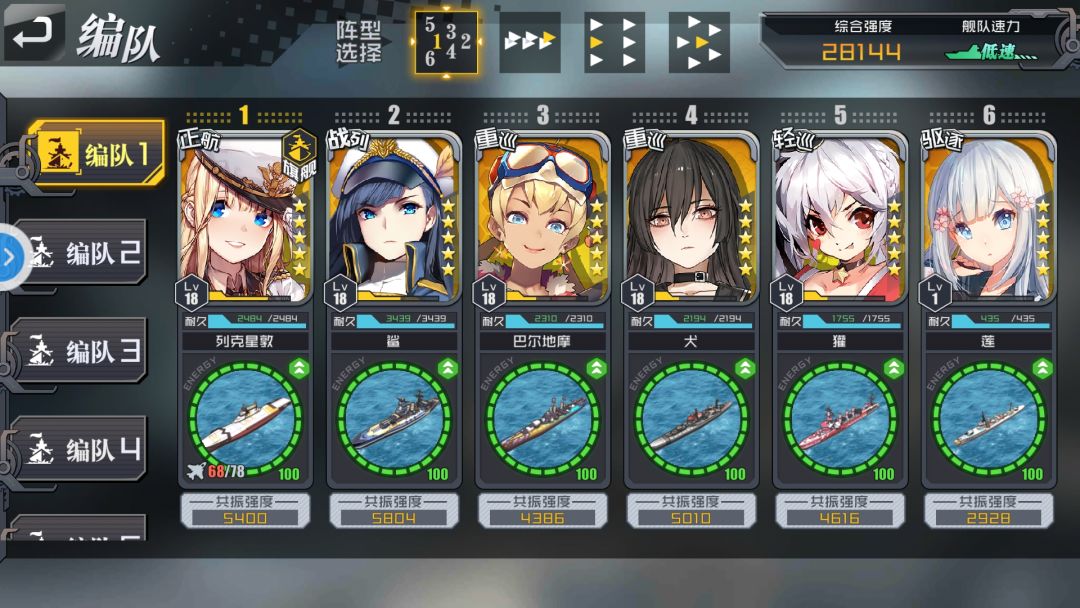1080x608 pixels.
Task: Select the numbered 1-6 formation layout
Action: (446, 42)
